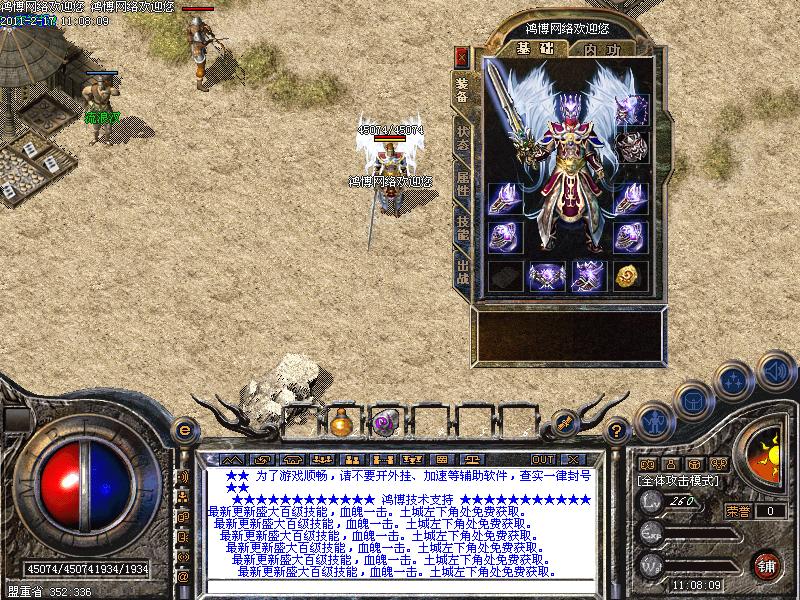Switch to the 内功 tab

[x=600, y=48]
